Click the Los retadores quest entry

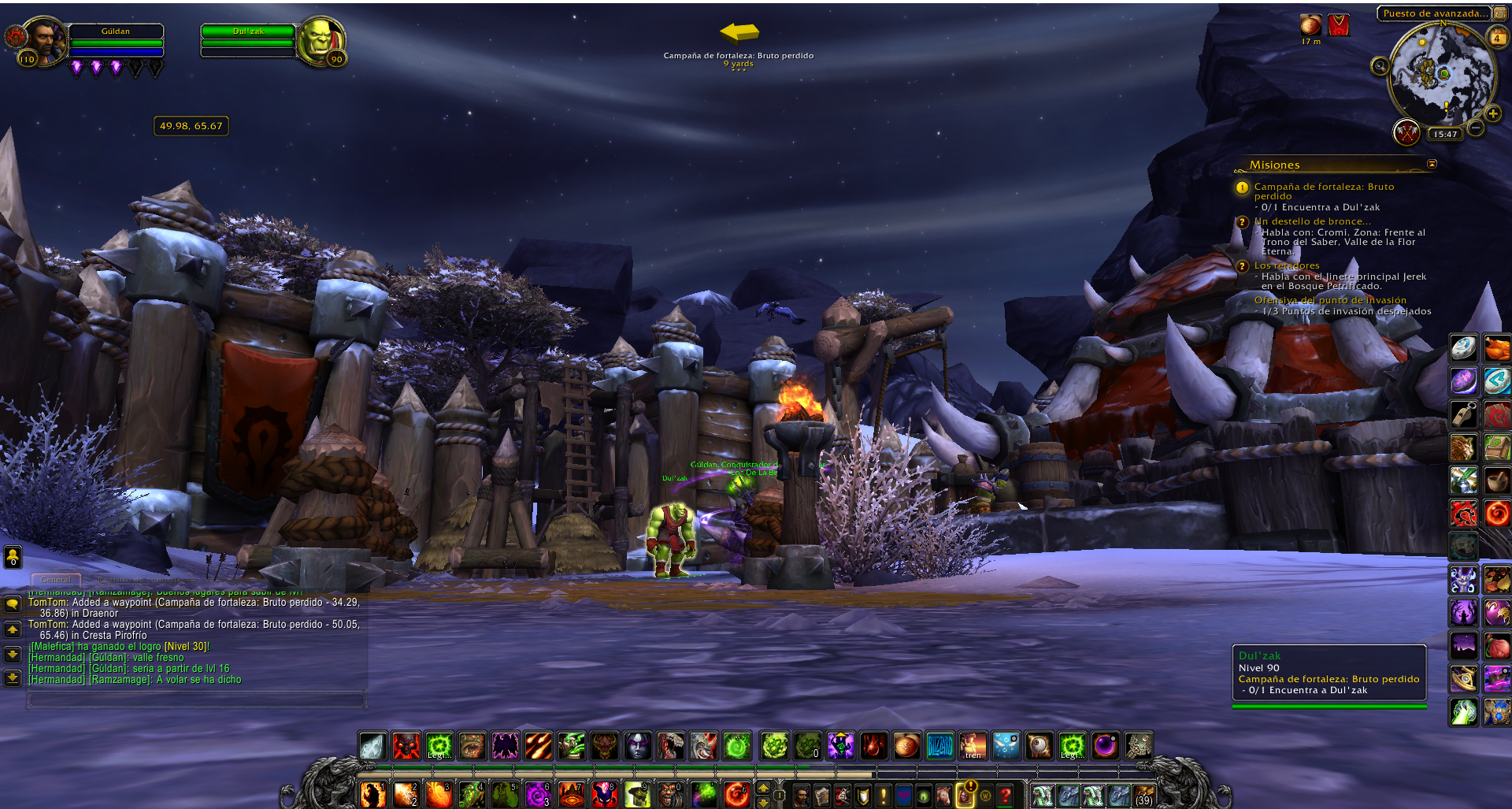coord(1287,265)
